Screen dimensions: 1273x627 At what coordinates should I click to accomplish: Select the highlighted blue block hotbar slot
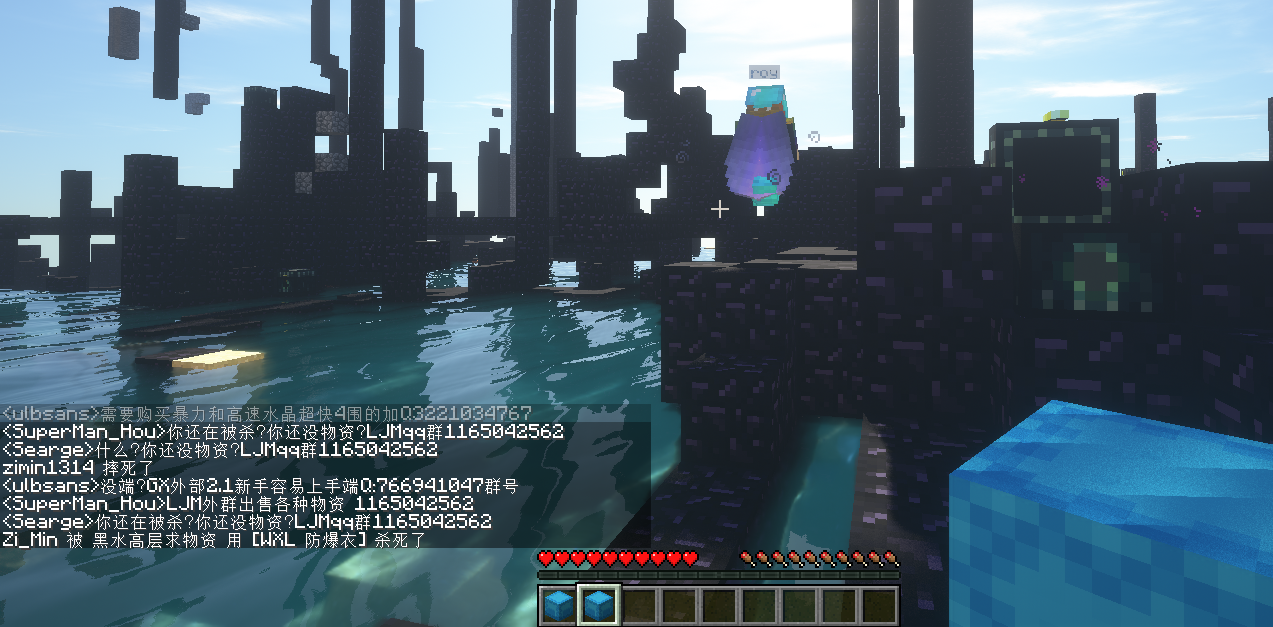pyautogui.click(x=599, y=605)
